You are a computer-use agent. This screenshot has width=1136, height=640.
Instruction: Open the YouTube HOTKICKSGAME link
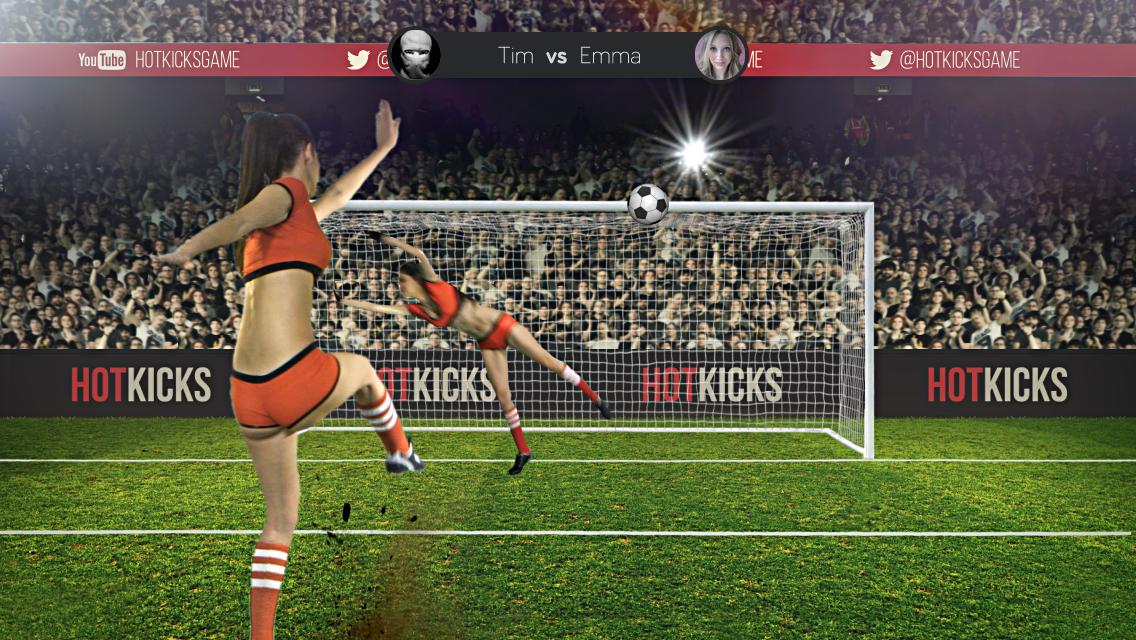click(160, 60)
